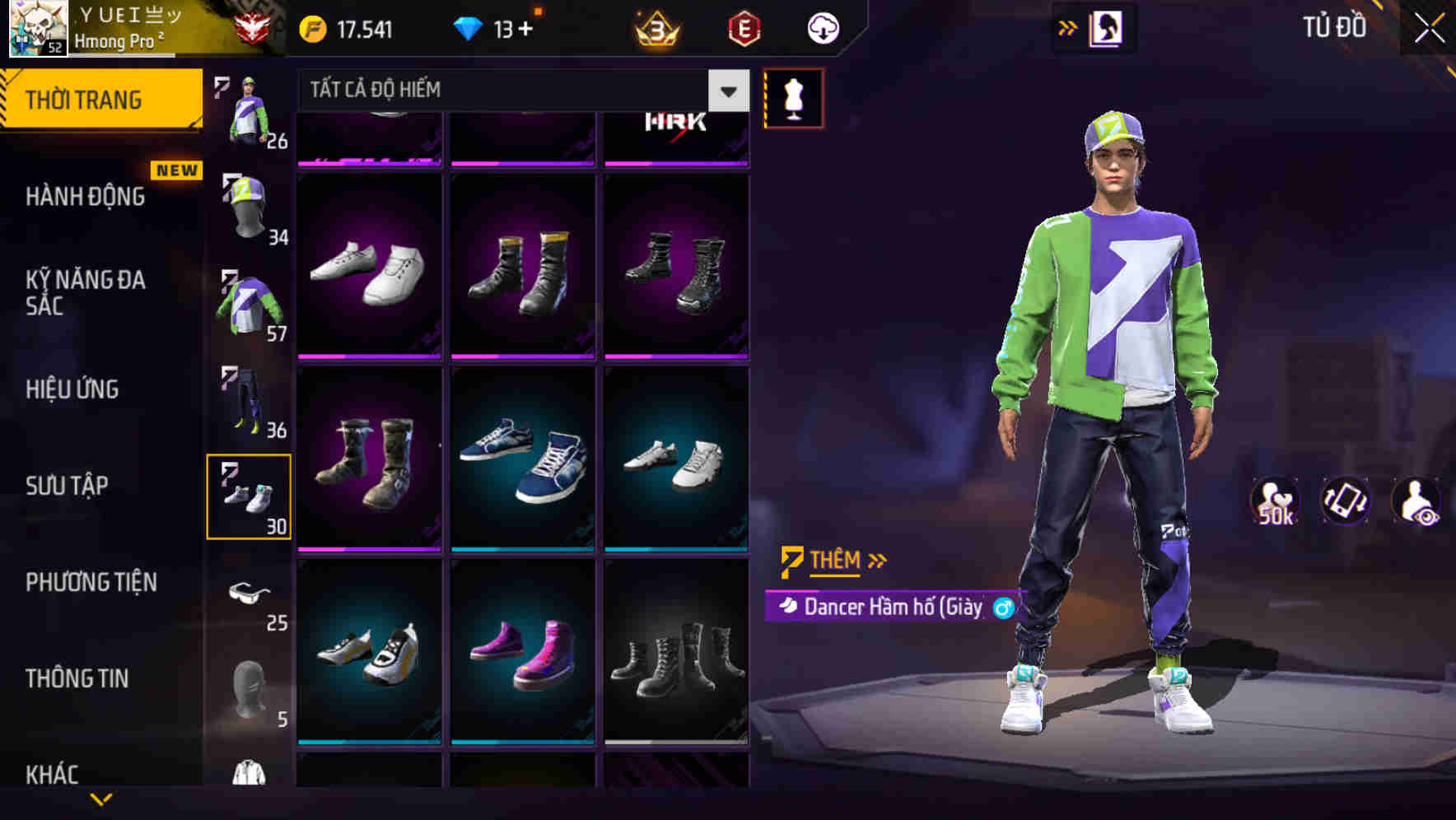Collapse the sidebar using the double chevron arrows
The width and height of the screenshot is (1456, 820).
1068,26
